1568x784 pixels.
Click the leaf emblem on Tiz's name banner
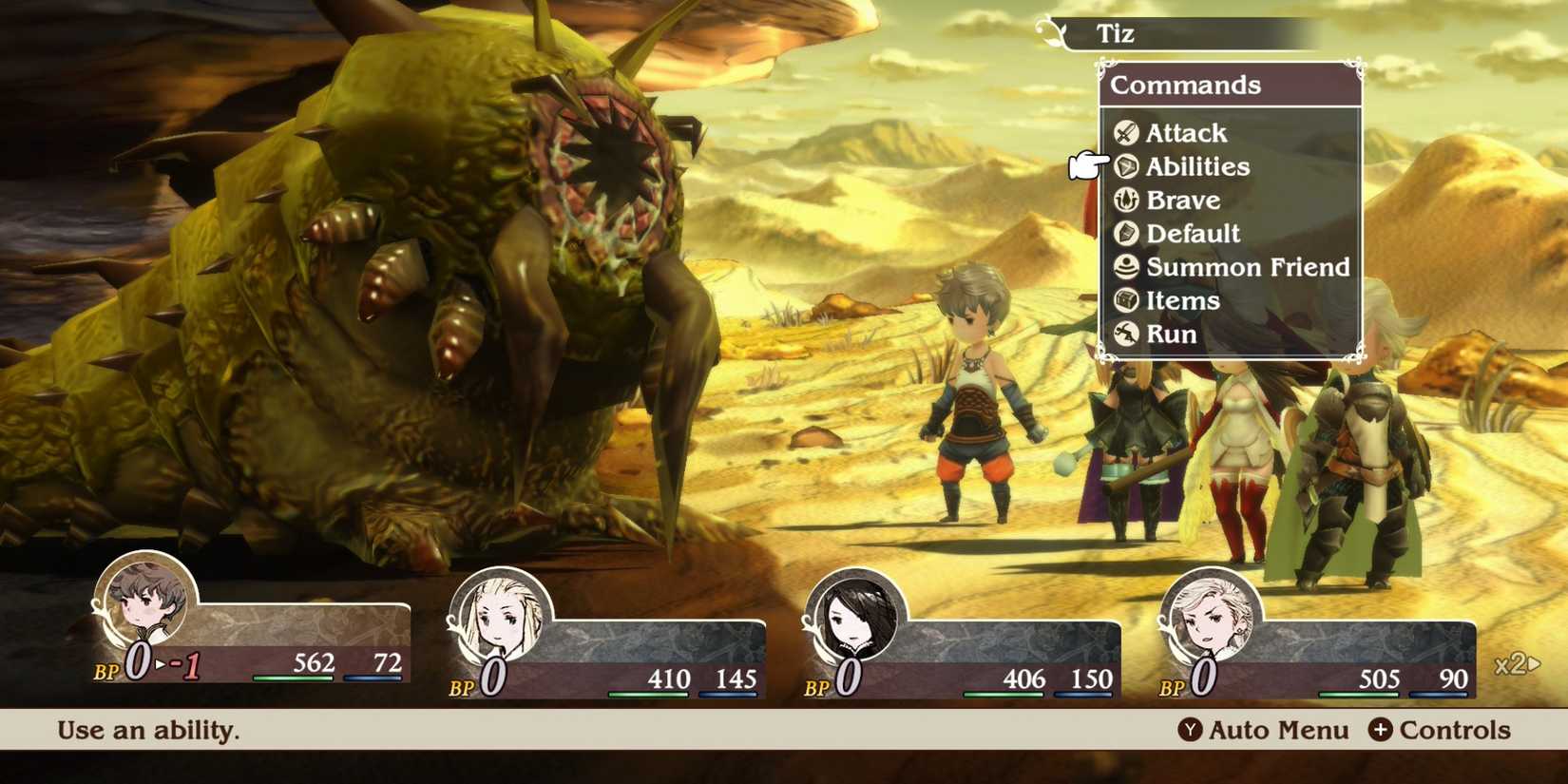[1050, 29]
